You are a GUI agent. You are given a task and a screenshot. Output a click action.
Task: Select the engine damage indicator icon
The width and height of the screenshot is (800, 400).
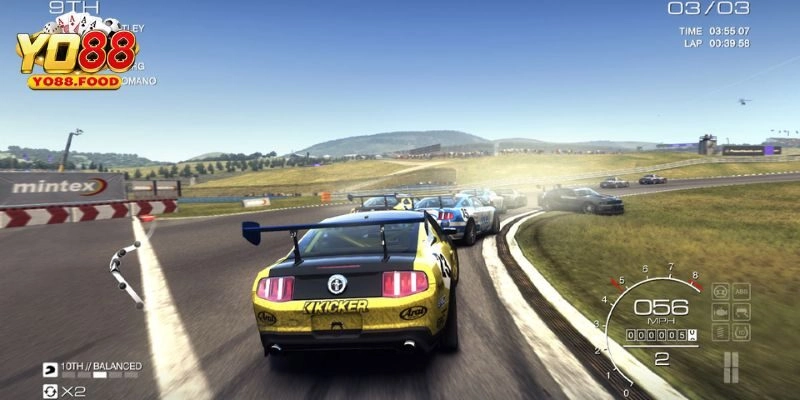[x=719, y=311]
